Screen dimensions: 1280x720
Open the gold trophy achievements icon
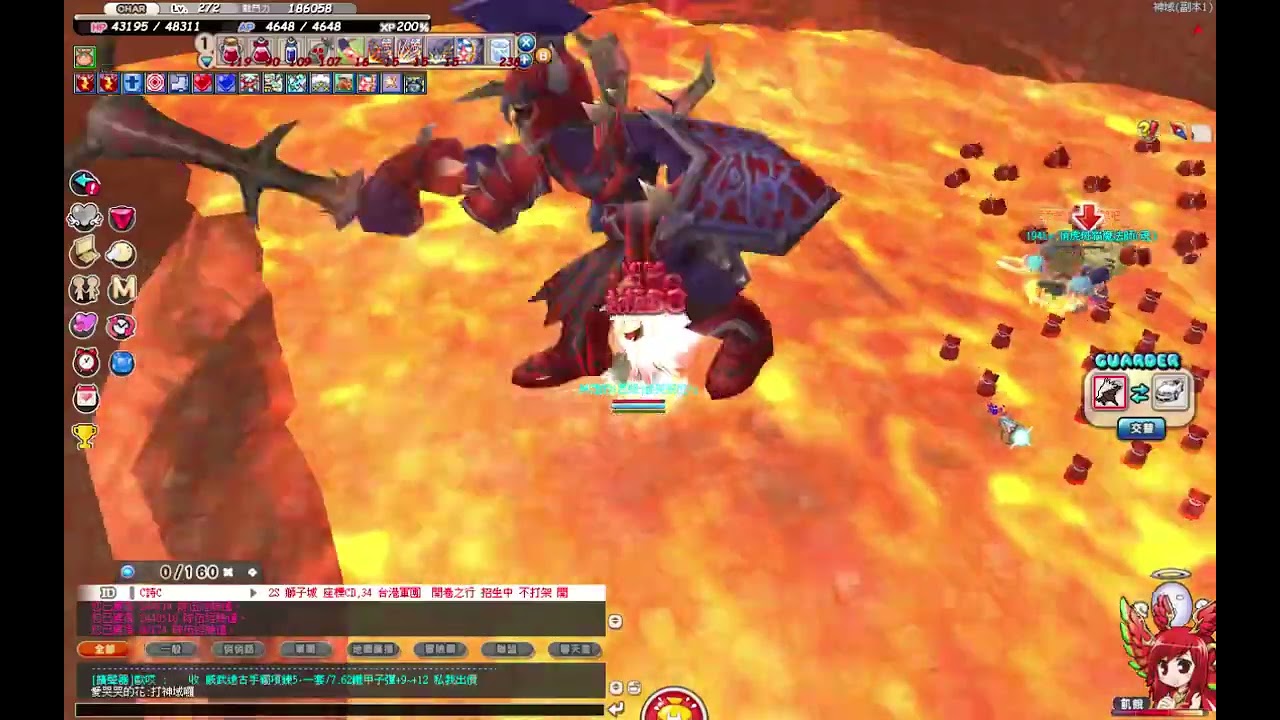click(x=85, y=436)
